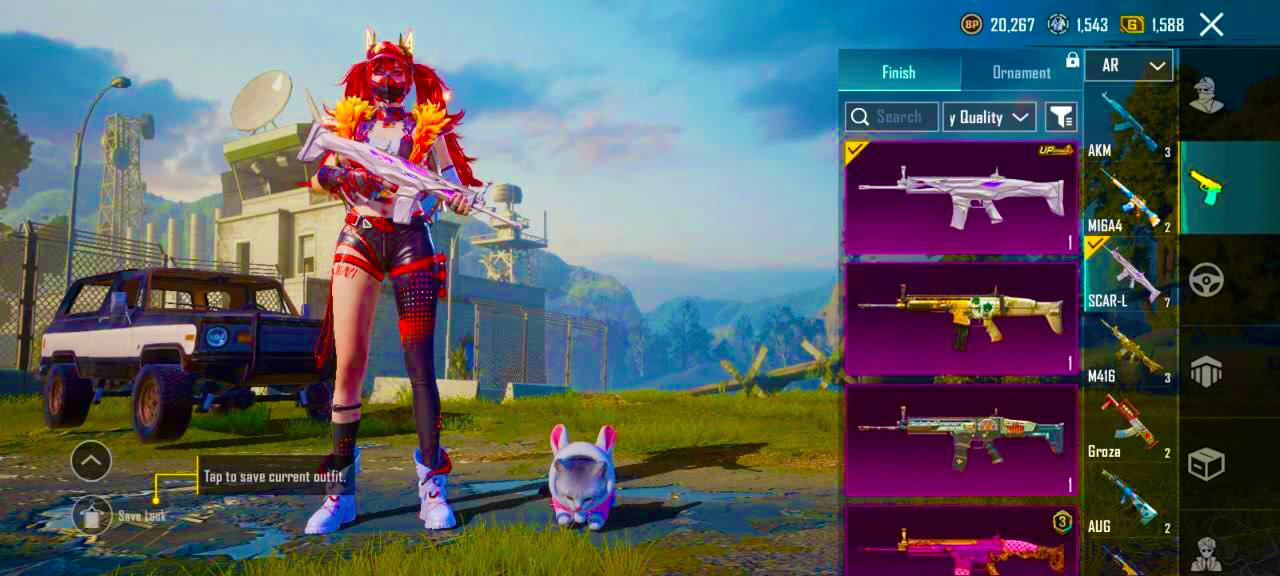Select the equipped white SCAR-L skin
Image resolution: width=1280 pixels, height=576 pixels.
click(x=961, y=197)
